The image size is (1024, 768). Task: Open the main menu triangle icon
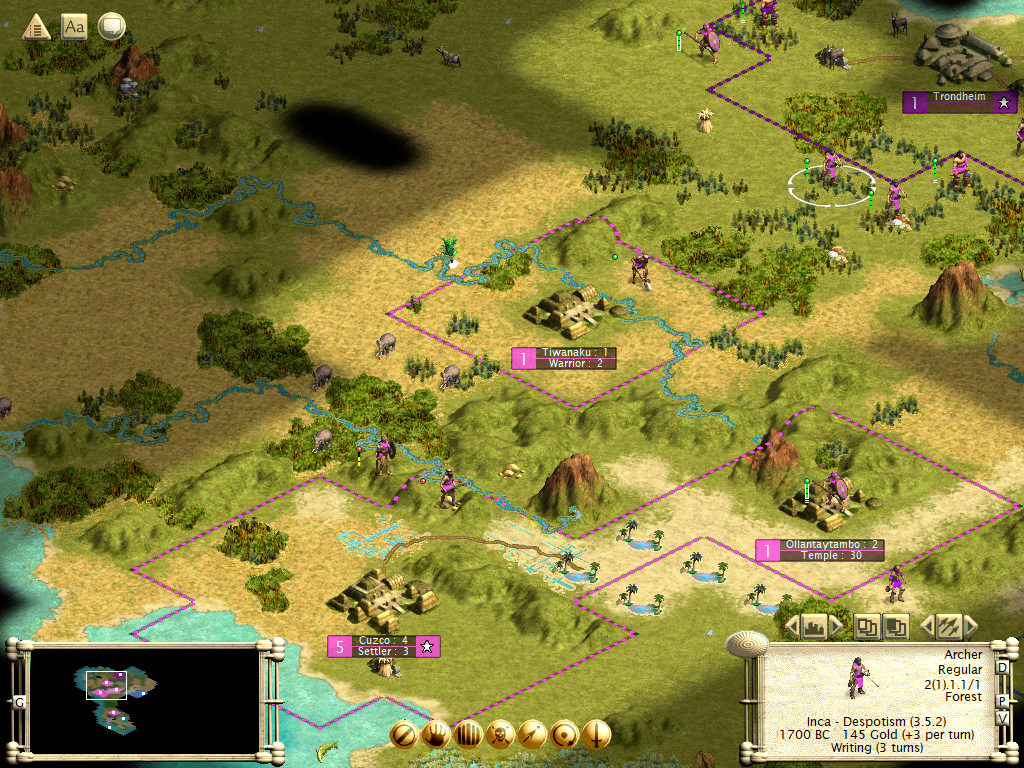point(37,26)
